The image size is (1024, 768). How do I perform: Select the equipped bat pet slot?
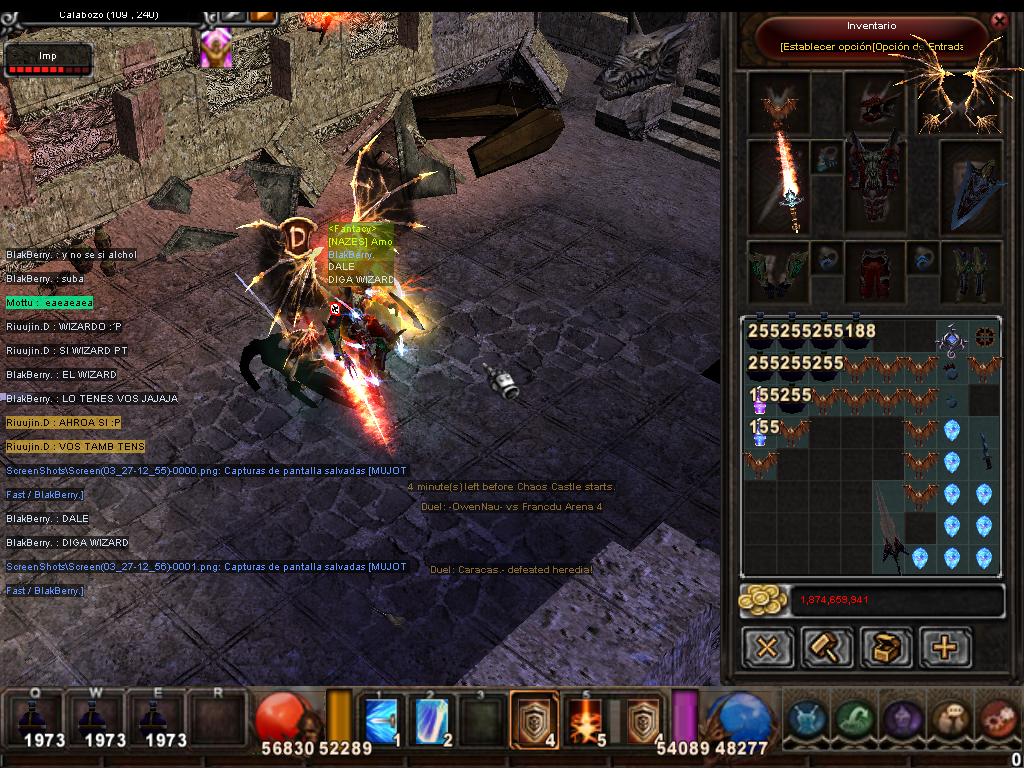click(779, 101)
